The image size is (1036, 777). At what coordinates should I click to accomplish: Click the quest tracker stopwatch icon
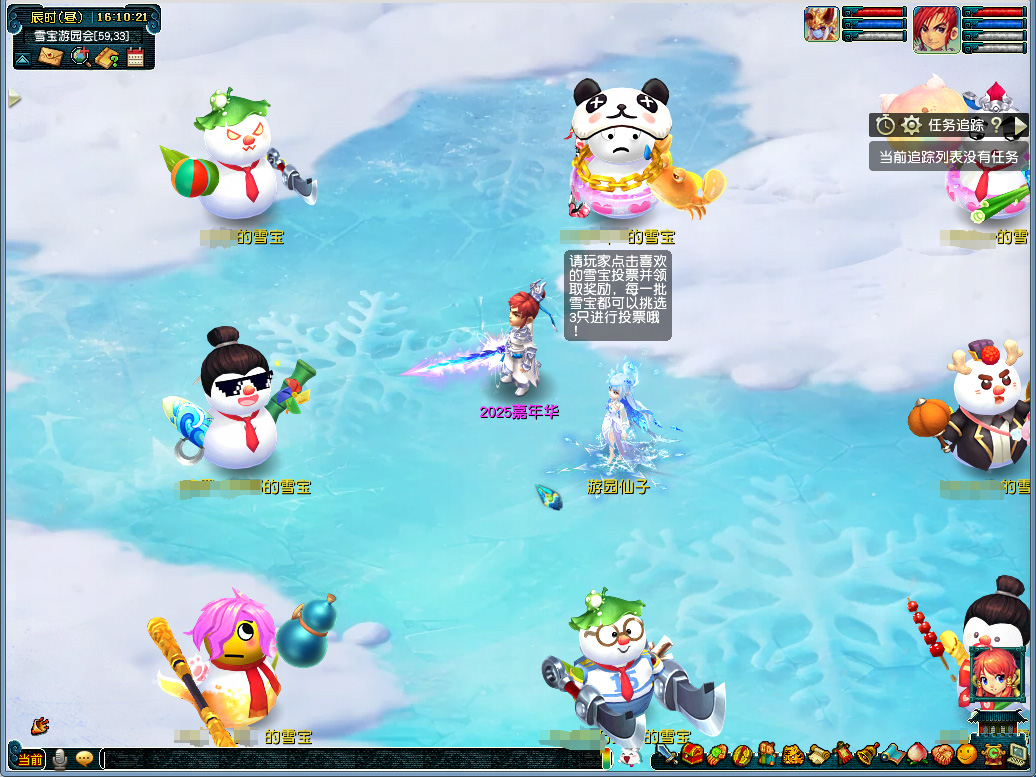pos(885,125)
